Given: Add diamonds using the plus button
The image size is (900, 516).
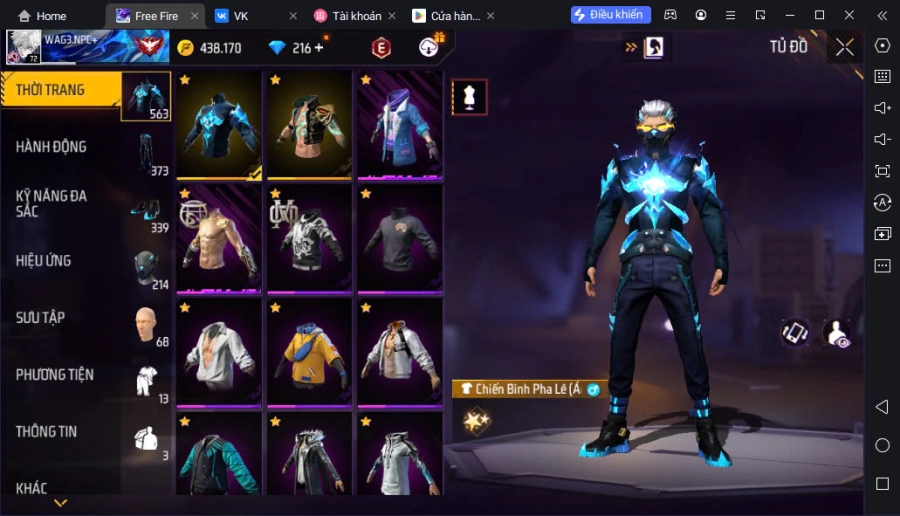Looking at the screenshot, I should 319,48.
